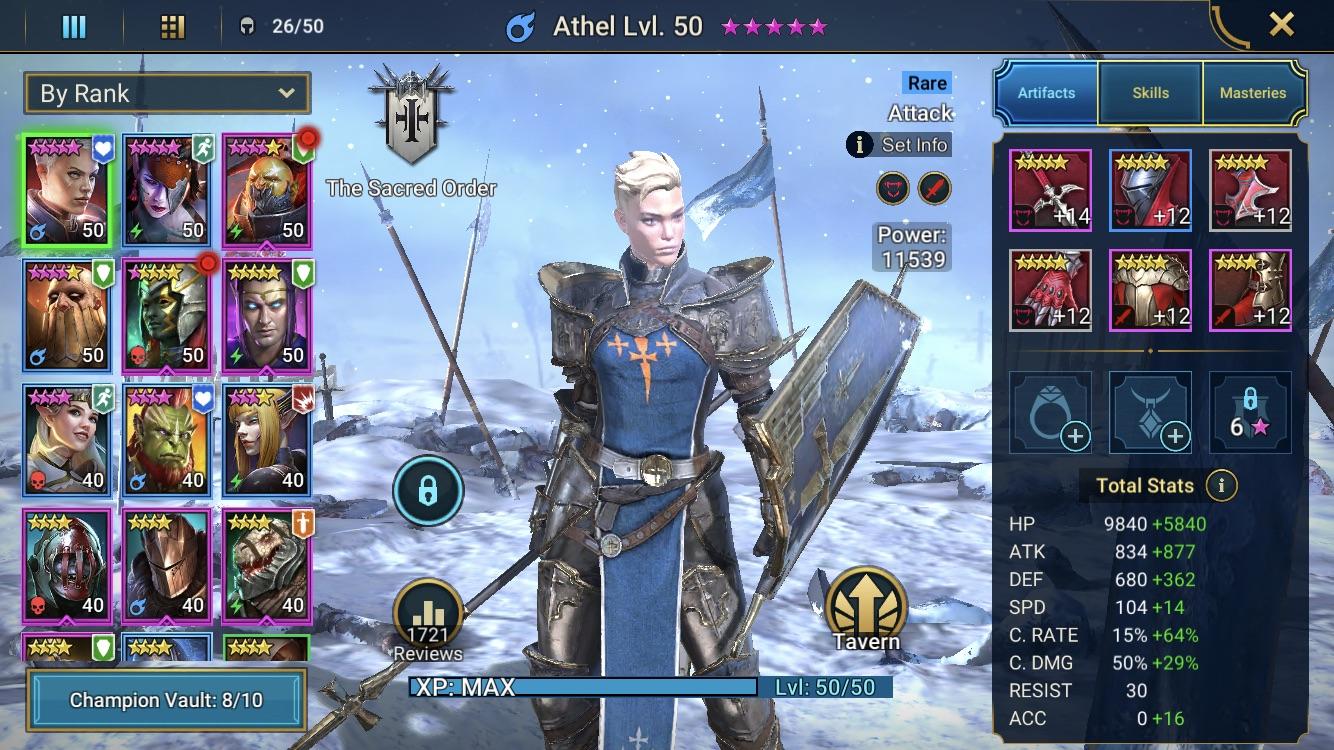Choose the green orc champion portrait
This screenshot has height=750, width=1334.
167,439
